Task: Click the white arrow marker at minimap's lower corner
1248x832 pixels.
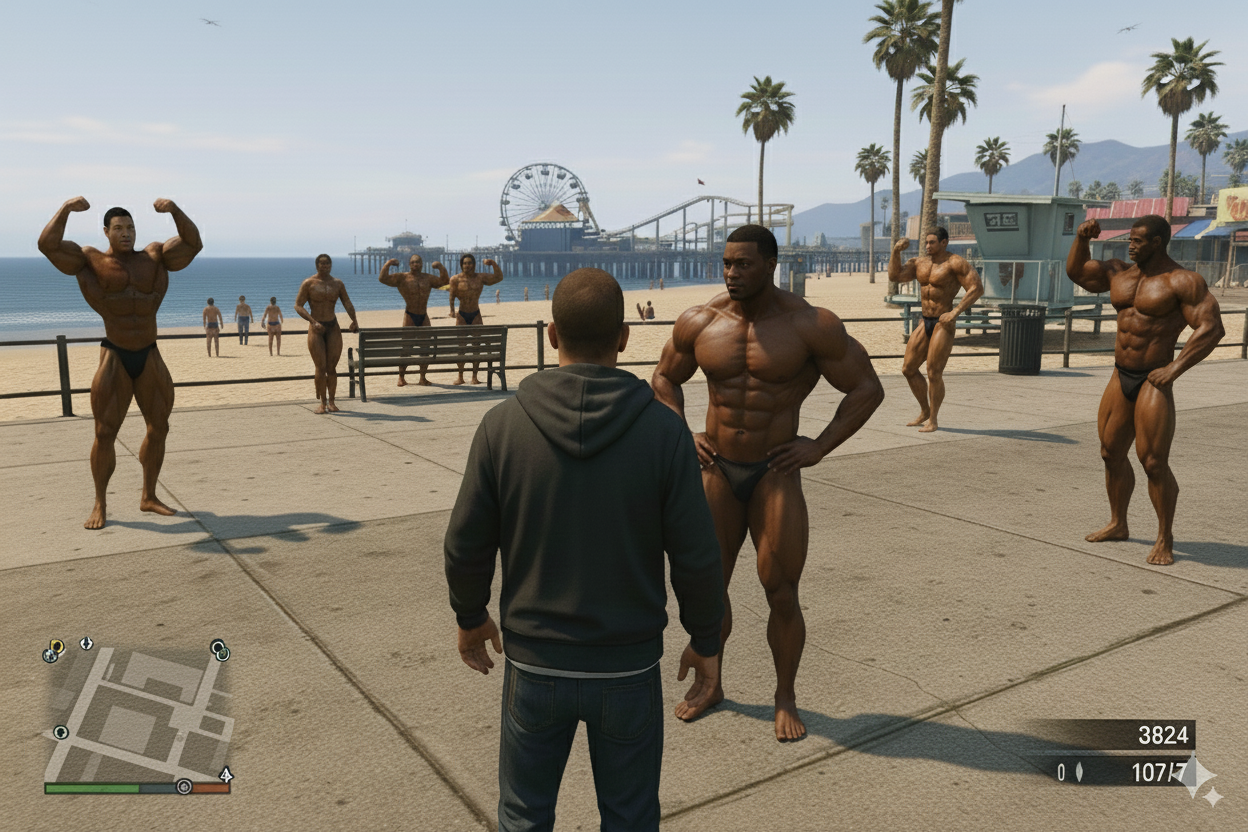Action: pyautogui.click(x=226, y=774)
